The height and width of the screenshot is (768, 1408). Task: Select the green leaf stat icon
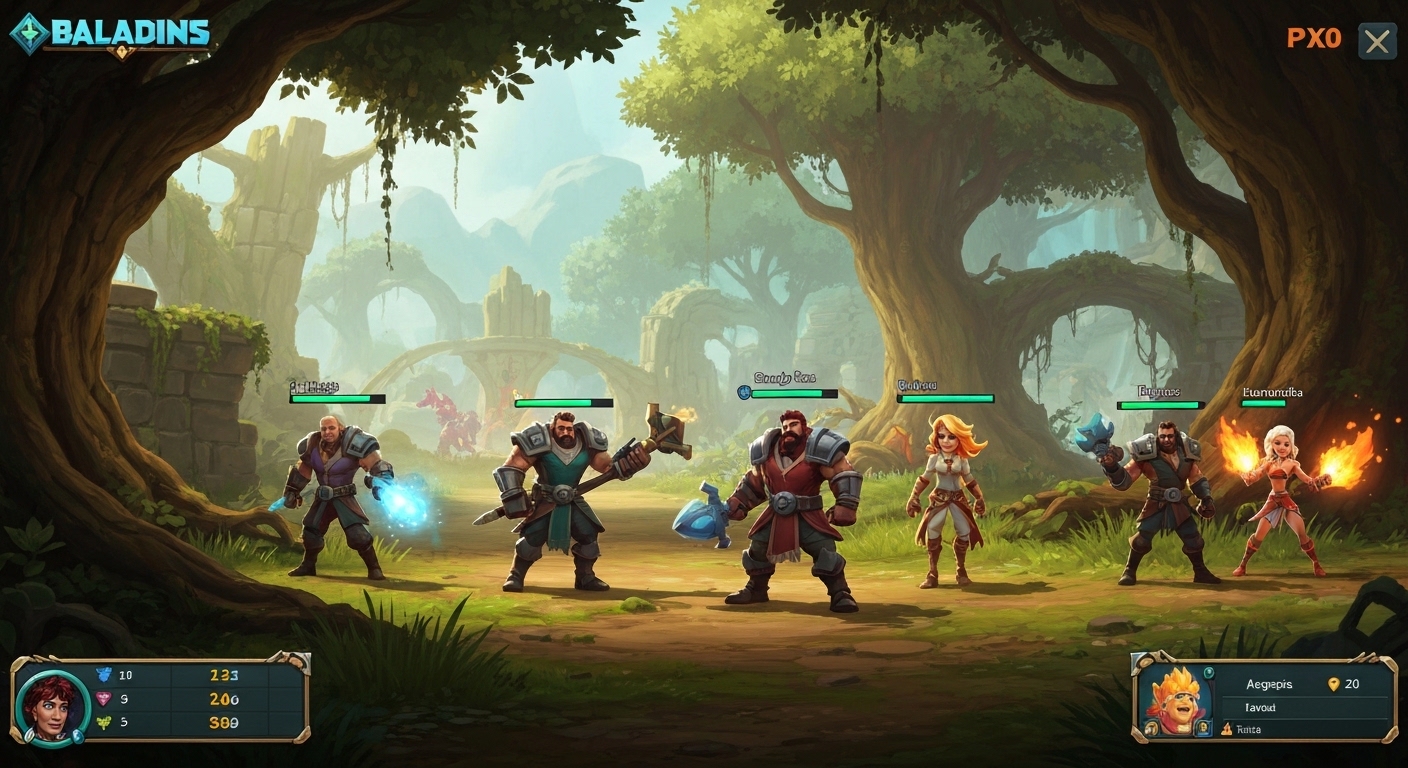tap(104, 721)
